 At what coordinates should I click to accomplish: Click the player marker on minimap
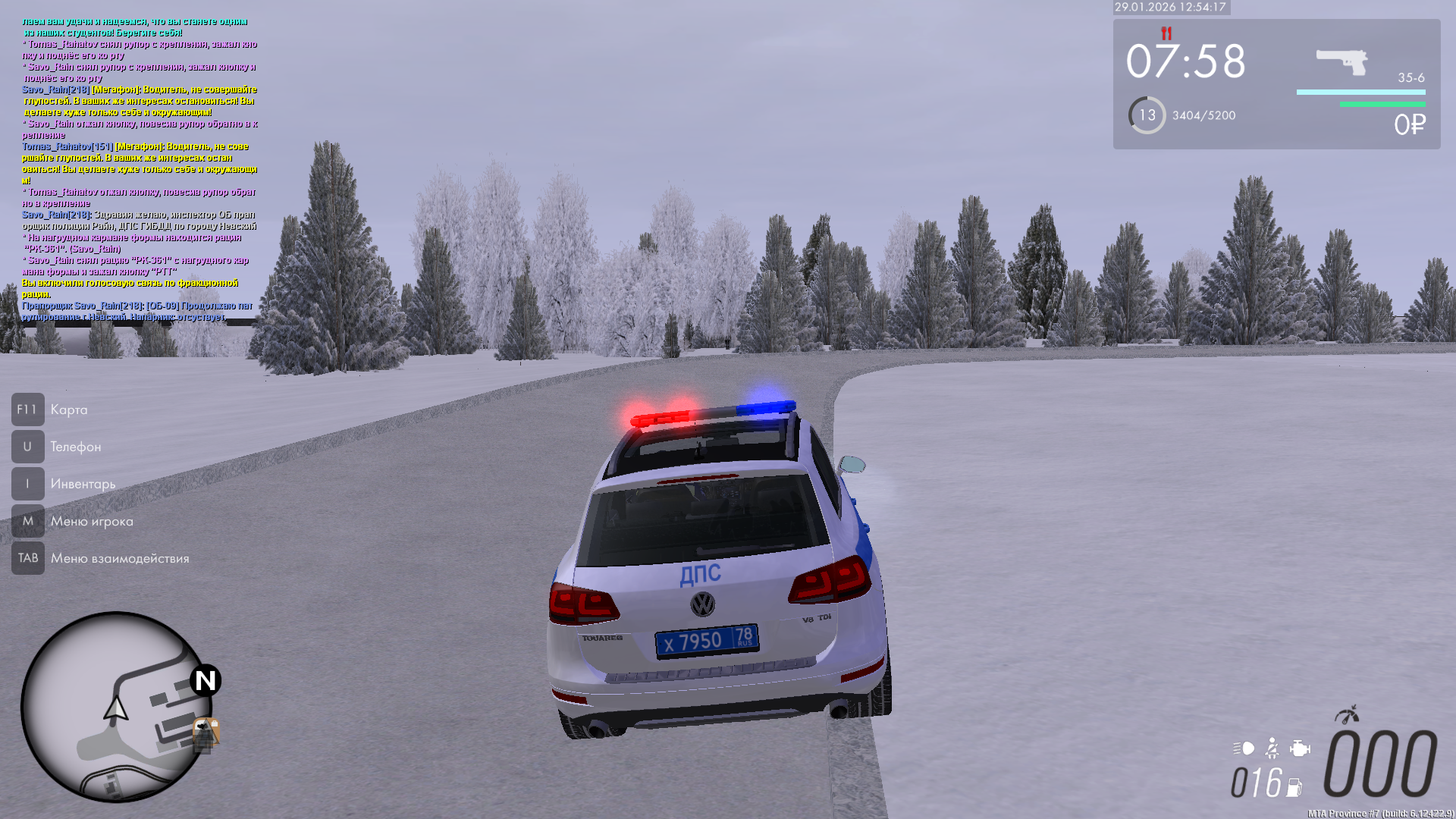[116, 709]
